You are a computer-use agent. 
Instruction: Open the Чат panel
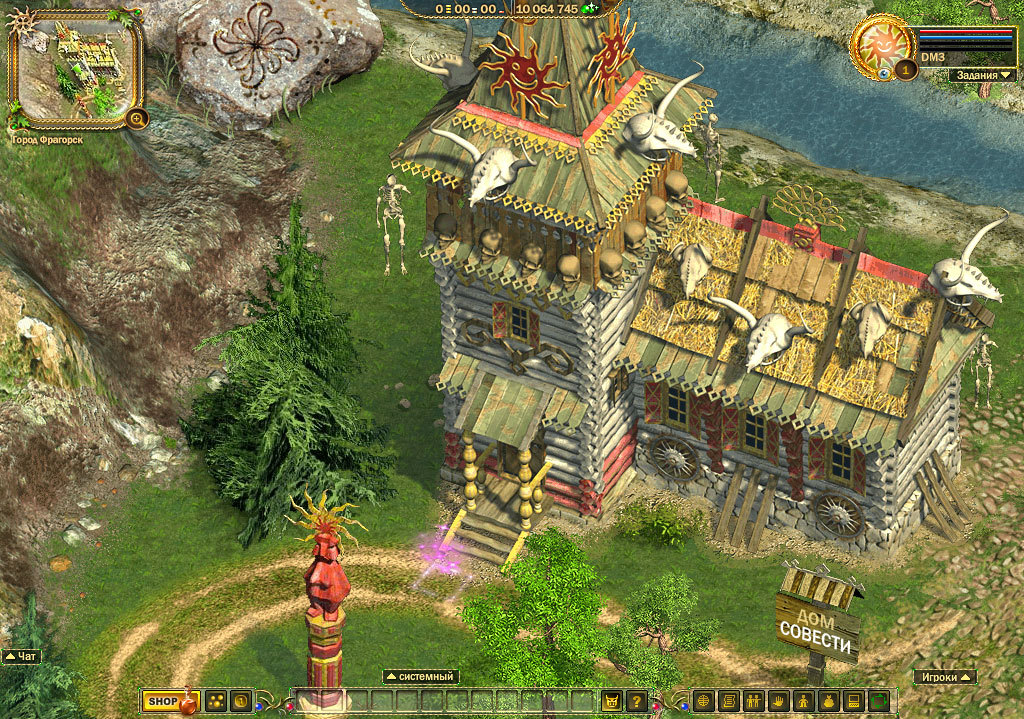(22, 657)
